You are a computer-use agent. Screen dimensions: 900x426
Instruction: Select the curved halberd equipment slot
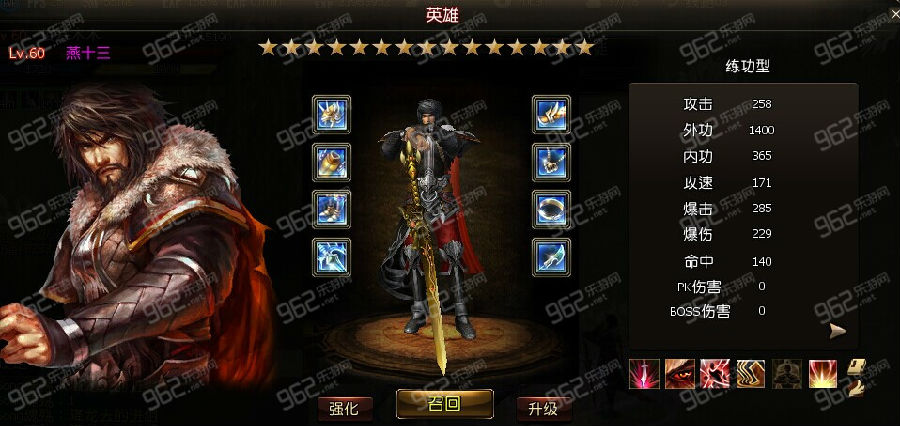[551, 255]
